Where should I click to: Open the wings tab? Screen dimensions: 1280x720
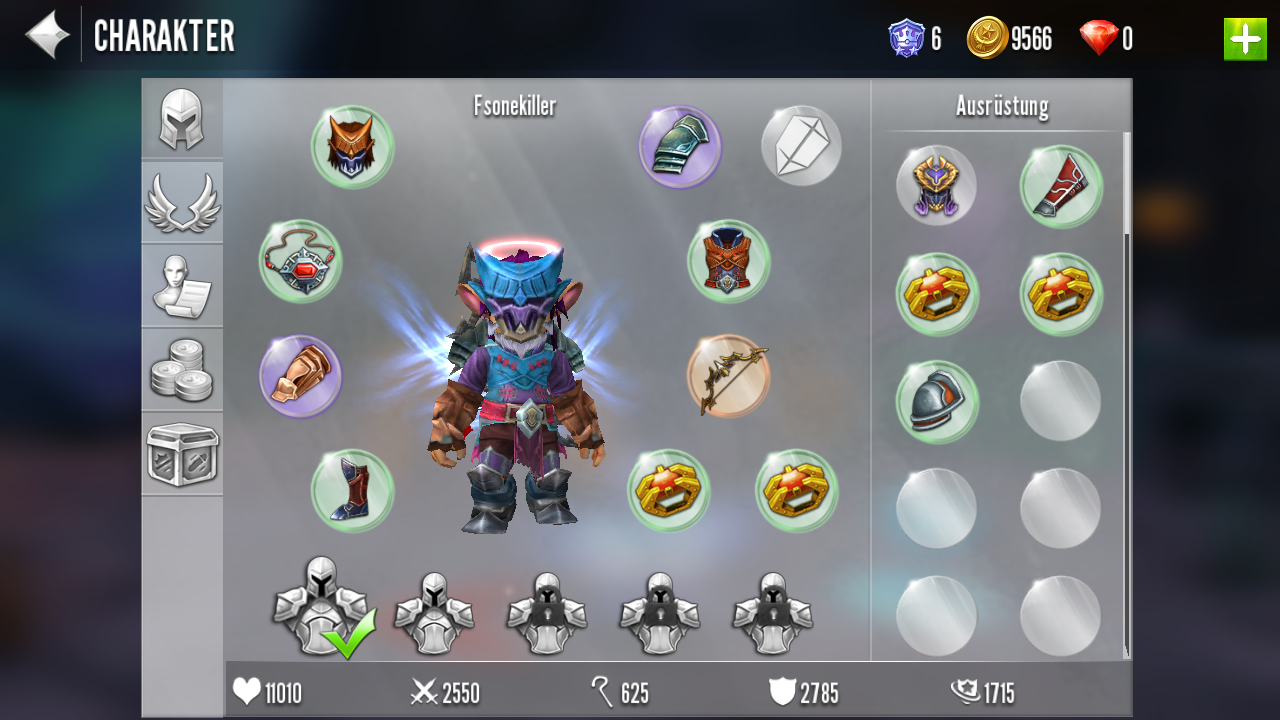pos(182,203)
